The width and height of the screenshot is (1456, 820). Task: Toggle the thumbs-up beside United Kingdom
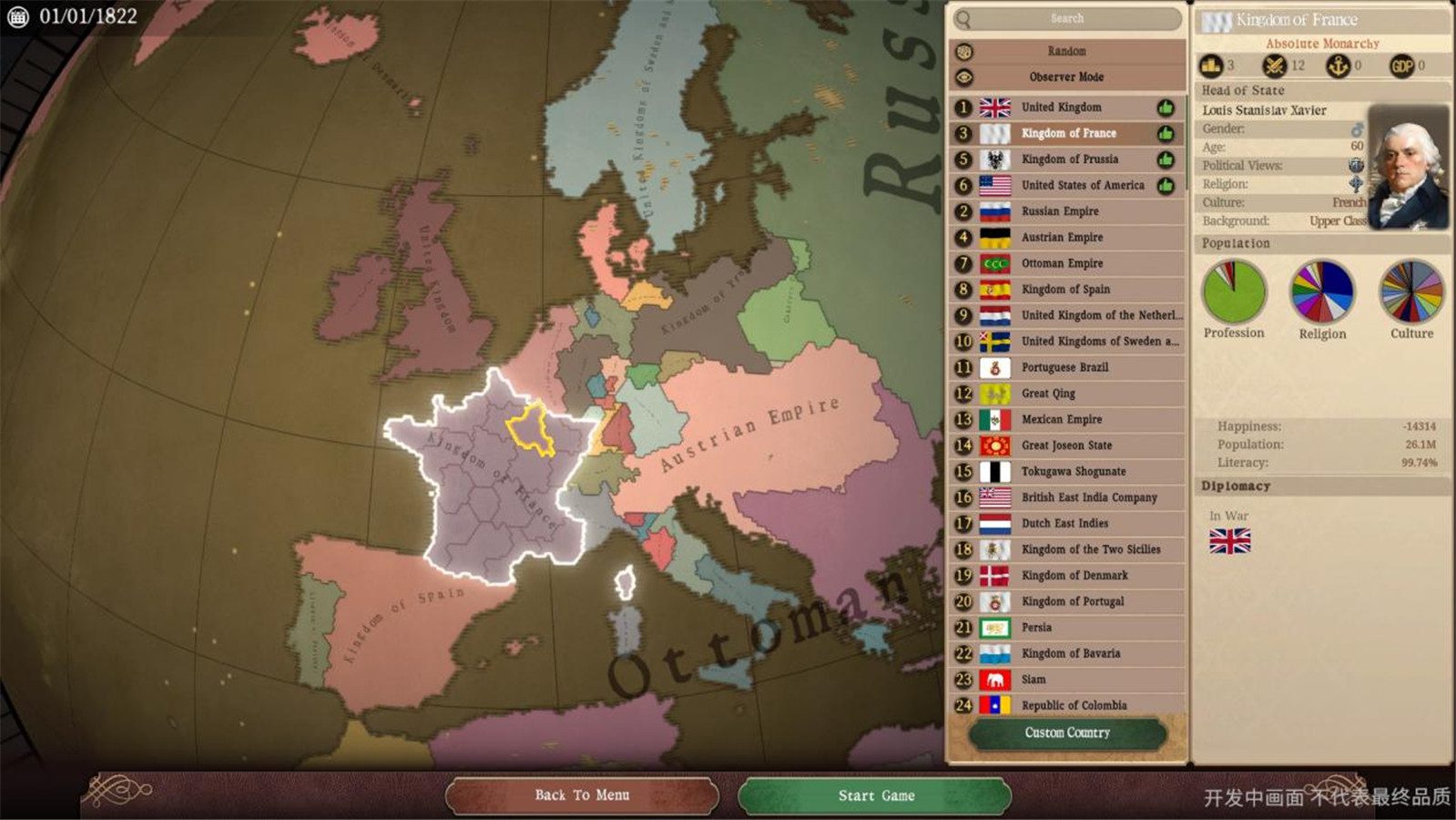1165,107
